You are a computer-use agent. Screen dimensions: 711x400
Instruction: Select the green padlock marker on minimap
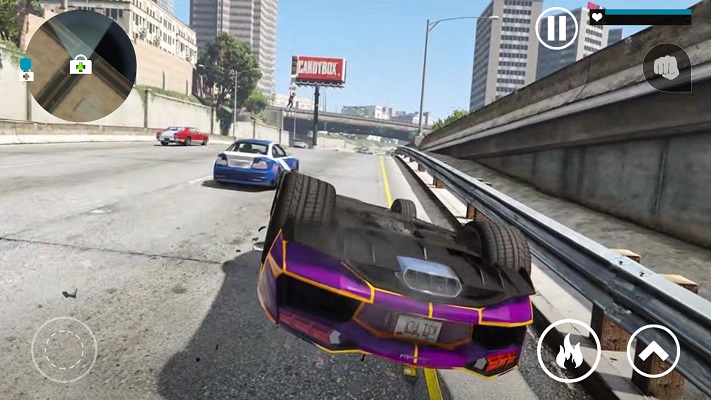click(x=80, y=64)
